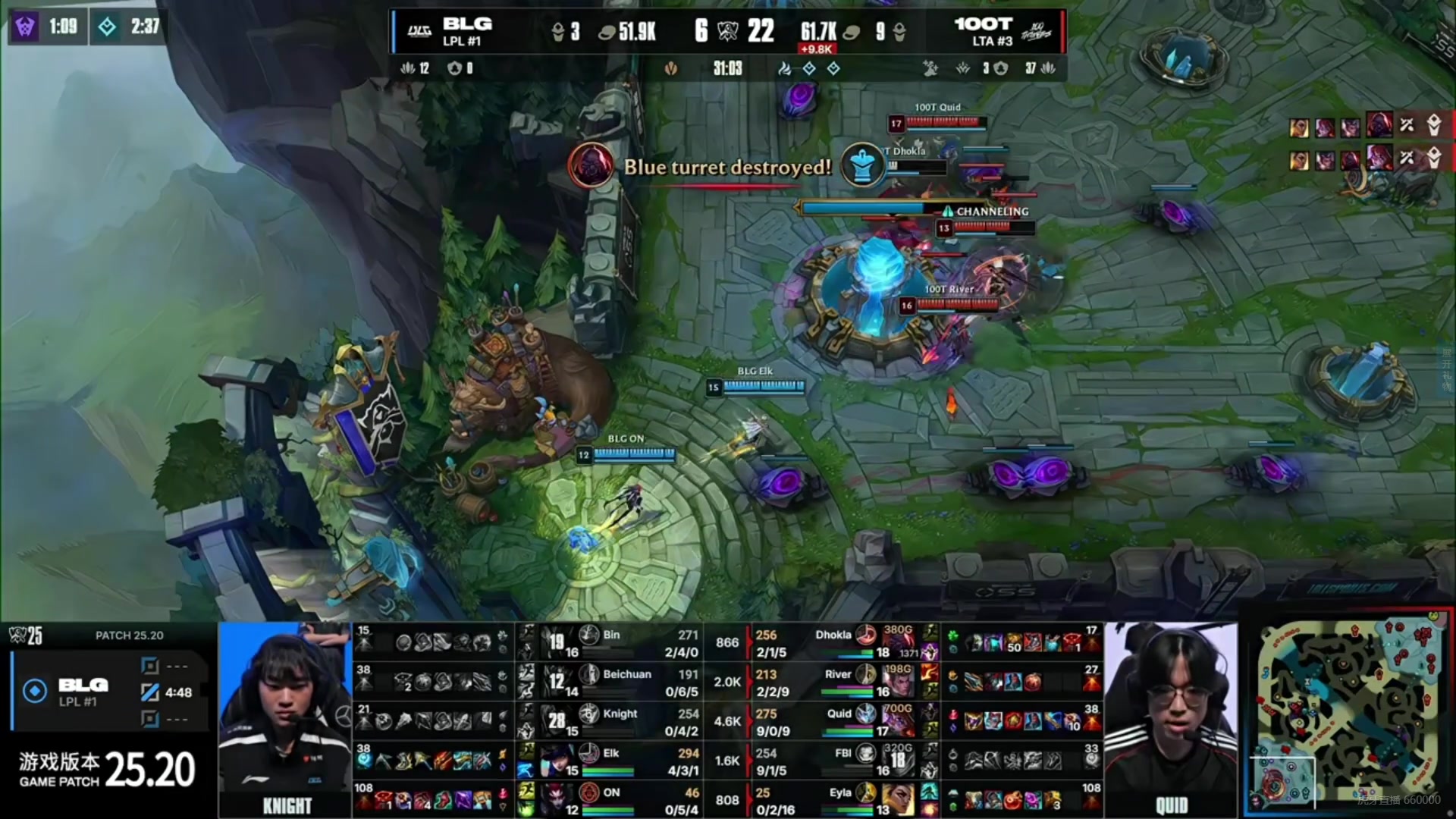Click the BLG team name in the top bar
Image resolution: width=1456 pixels, height=819 pixels.
467,24
